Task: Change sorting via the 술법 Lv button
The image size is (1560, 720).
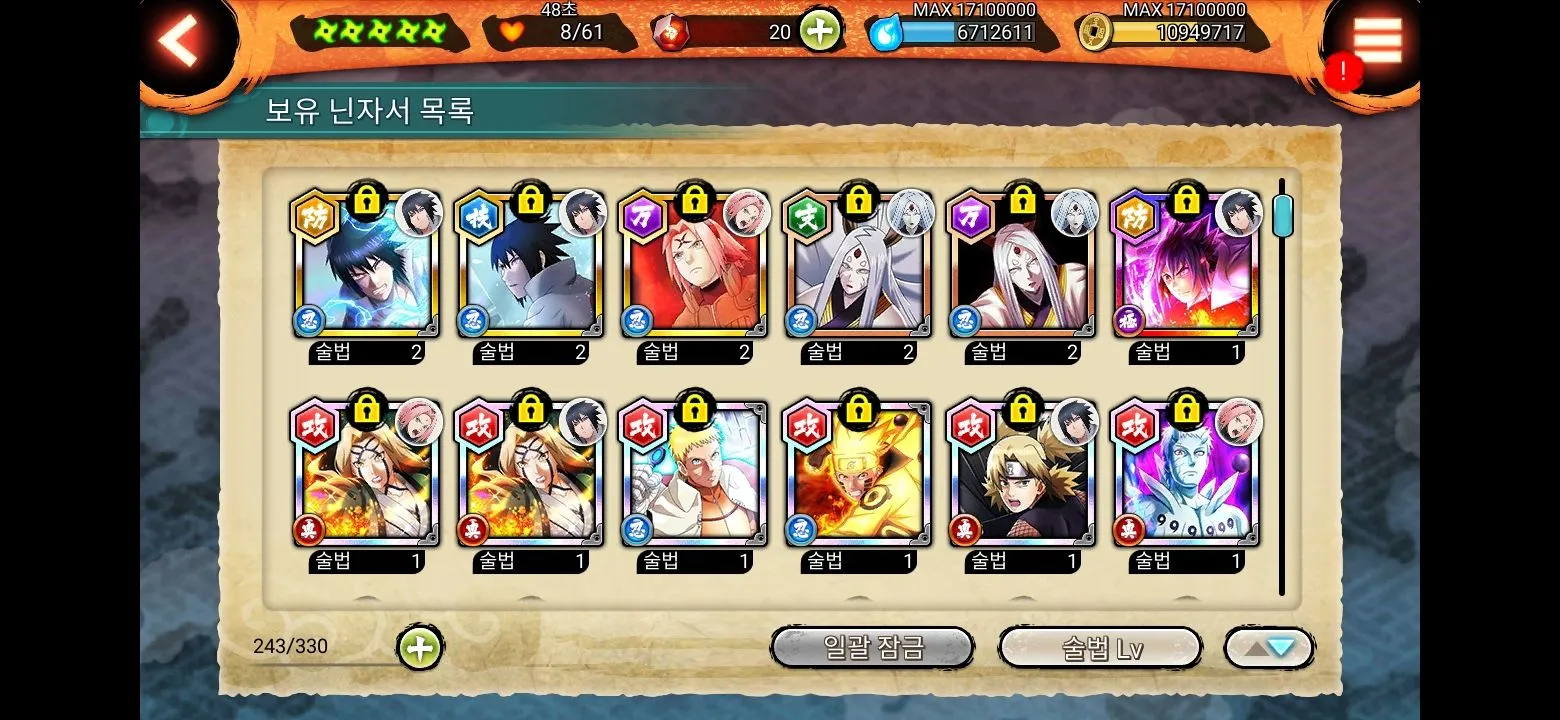Action: tap(1100, 648)
